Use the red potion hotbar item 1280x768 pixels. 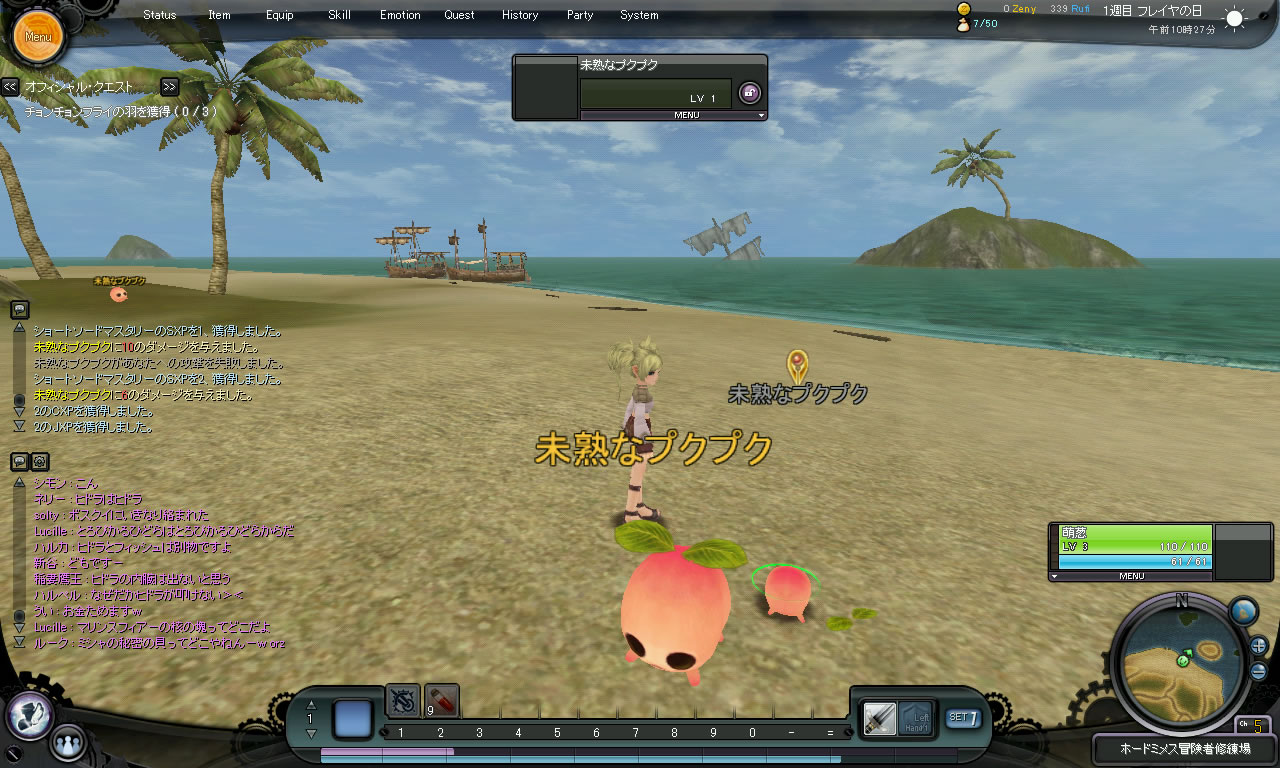(441, 701)
